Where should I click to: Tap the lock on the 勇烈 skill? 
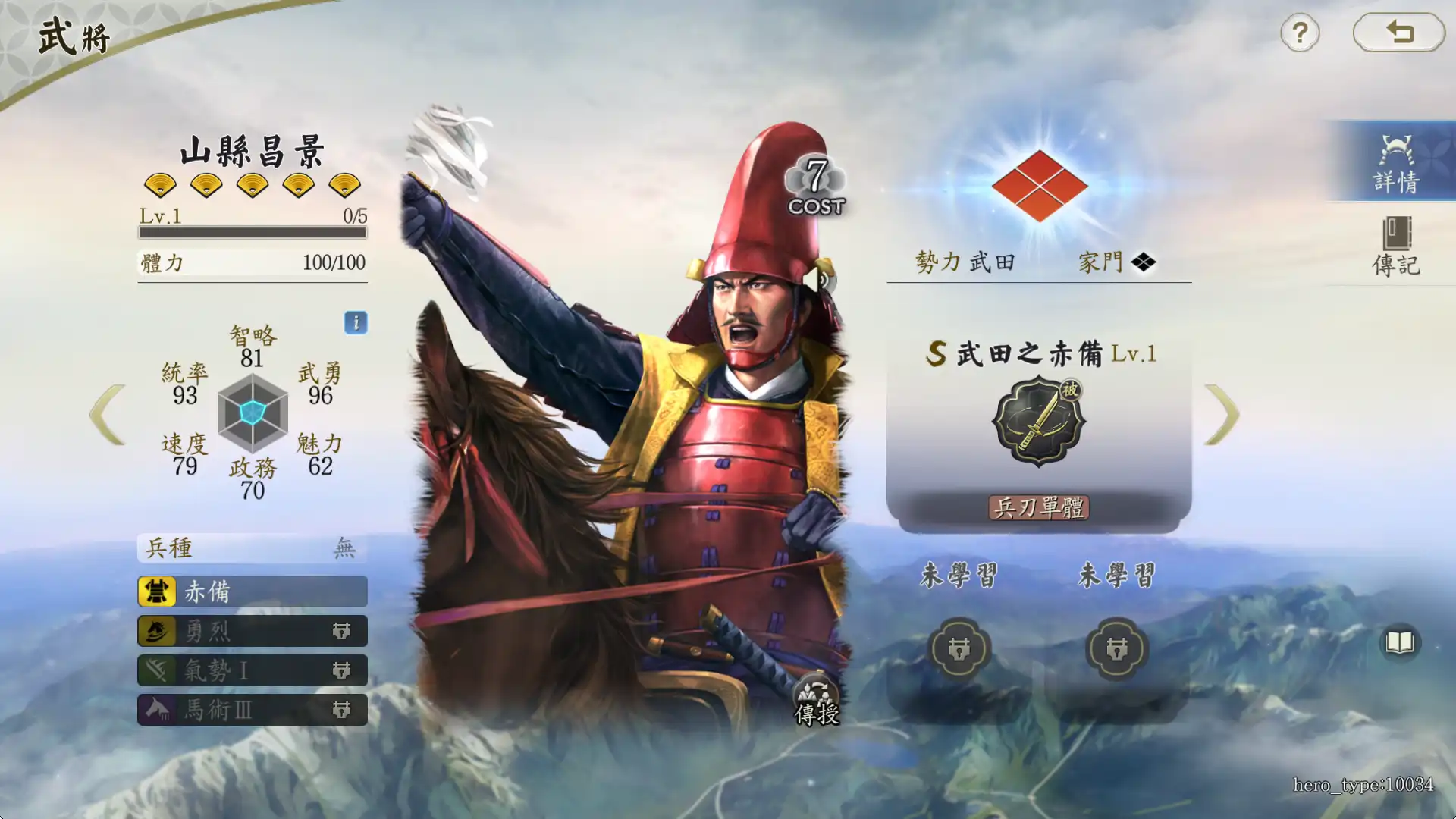pos(343,631)
